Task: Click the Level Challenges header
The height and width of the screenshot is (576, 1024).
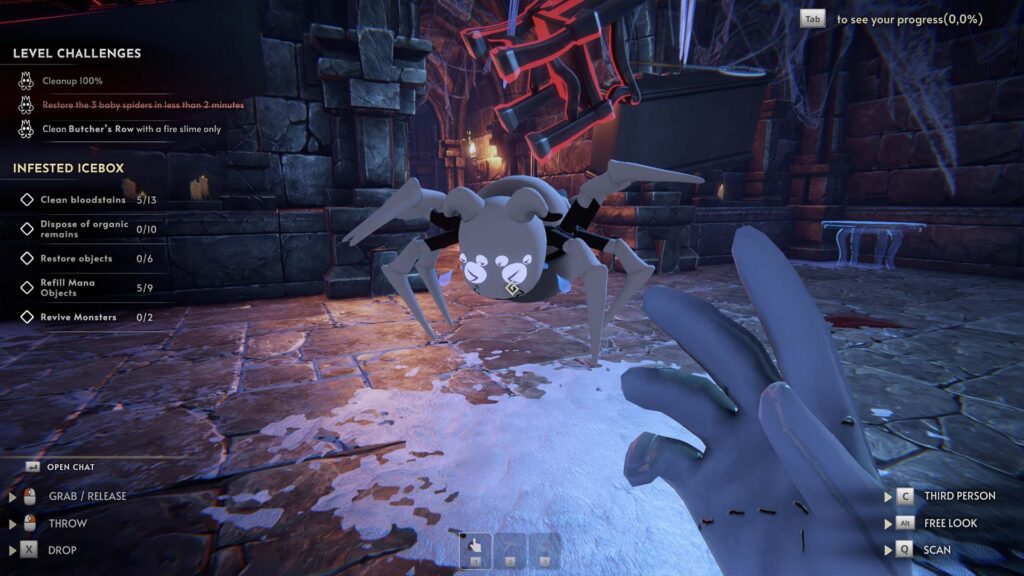Action: 77,53
